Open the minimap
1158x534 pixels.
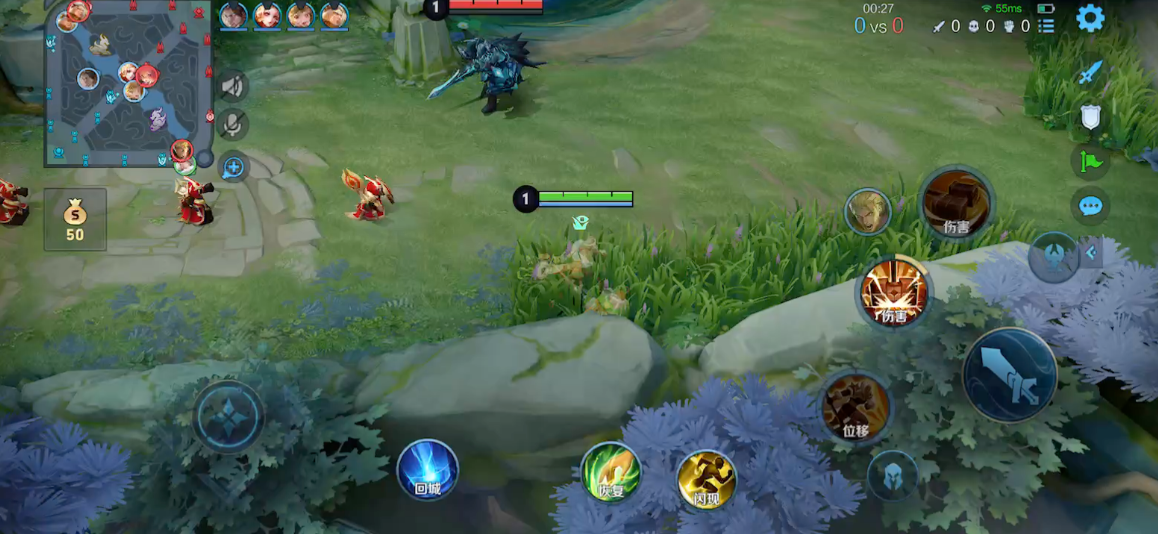click(x=128, y=84)
